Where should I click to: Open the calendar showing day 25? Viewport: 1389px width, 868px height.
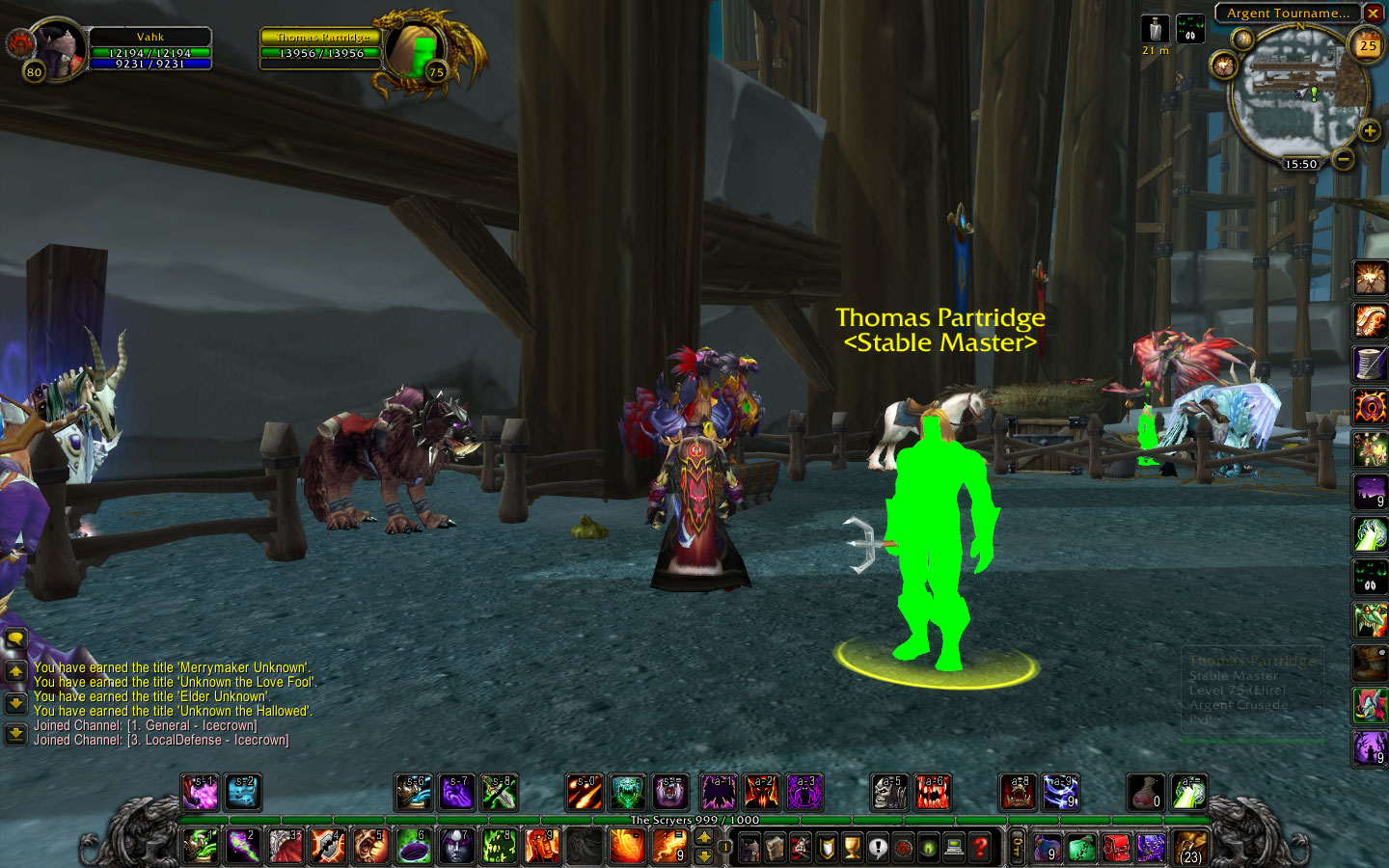coord(1368,45)
